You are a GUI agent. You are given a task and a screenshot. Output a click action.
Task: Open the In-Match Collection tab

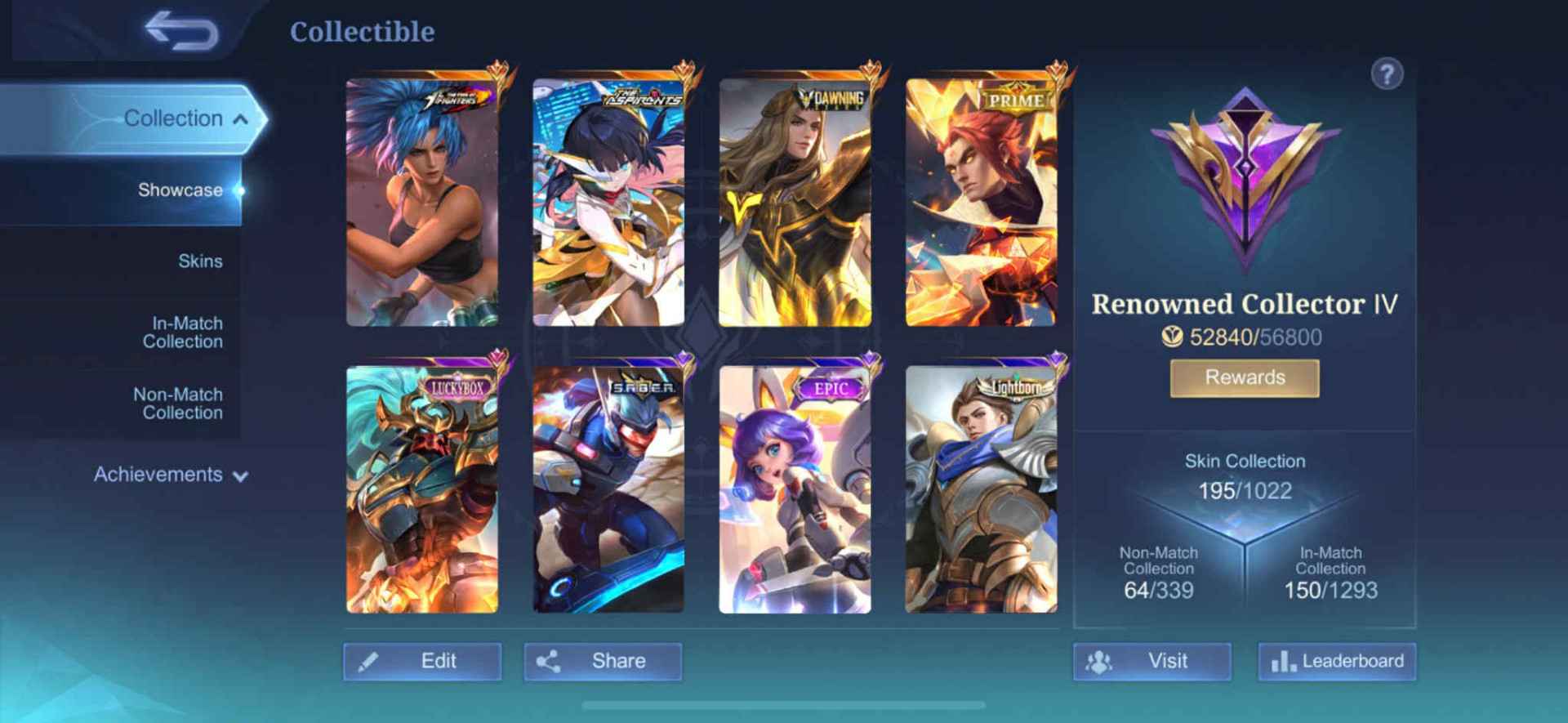[x=182, y=332]
